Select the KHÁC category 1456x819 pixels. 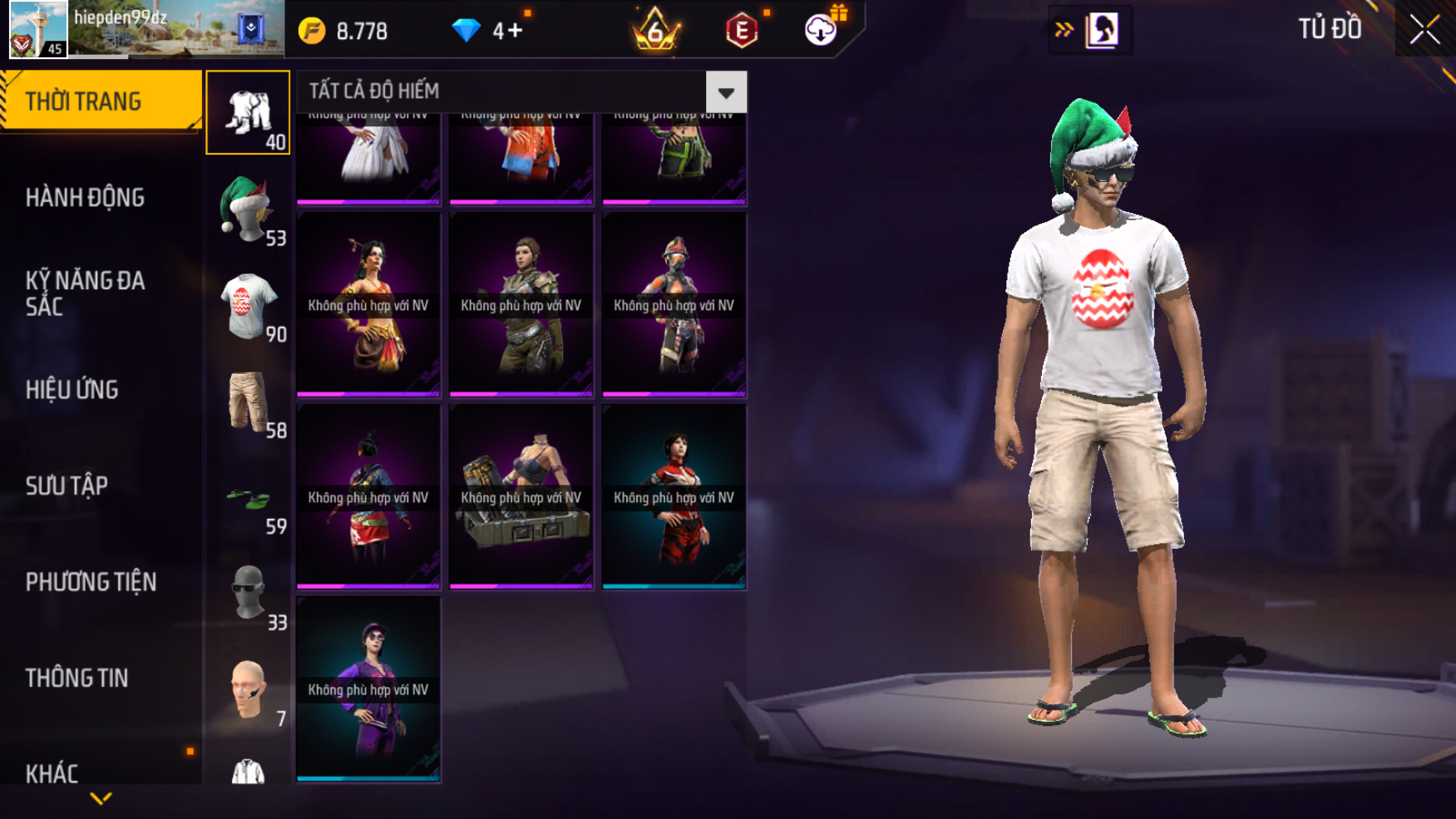point(52,773)
